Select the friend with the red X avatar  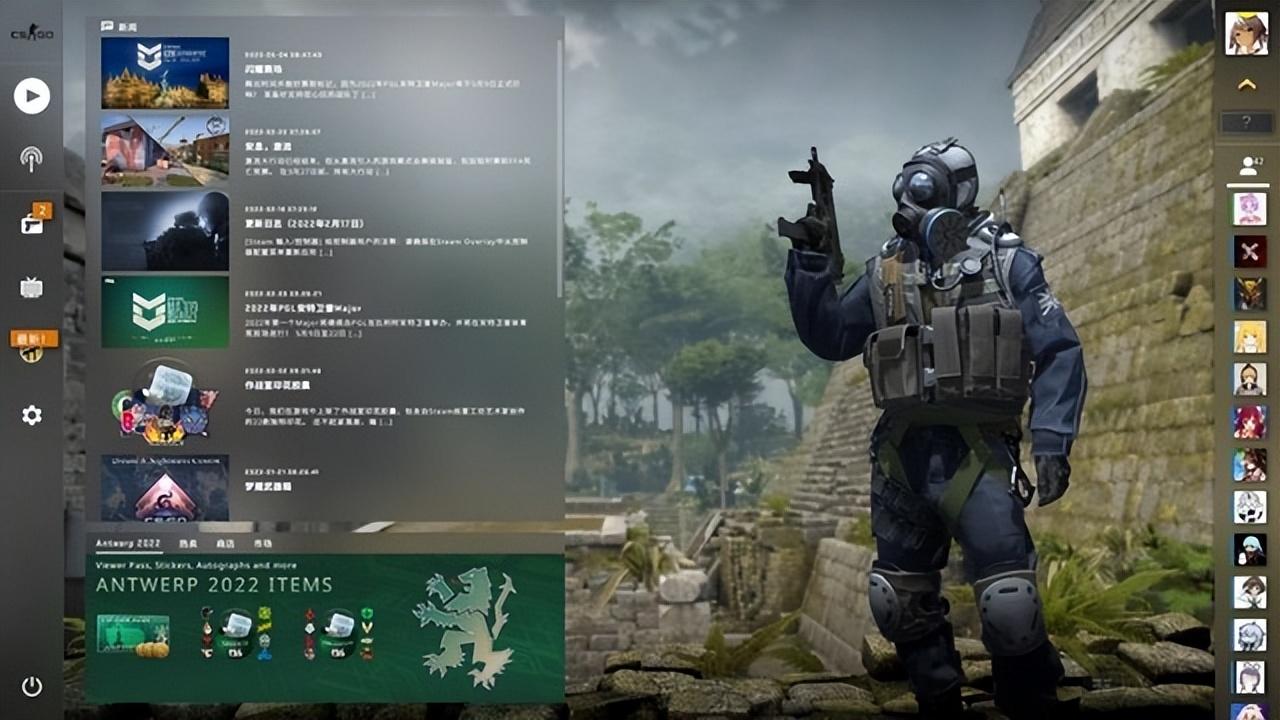pos(1249,251)
